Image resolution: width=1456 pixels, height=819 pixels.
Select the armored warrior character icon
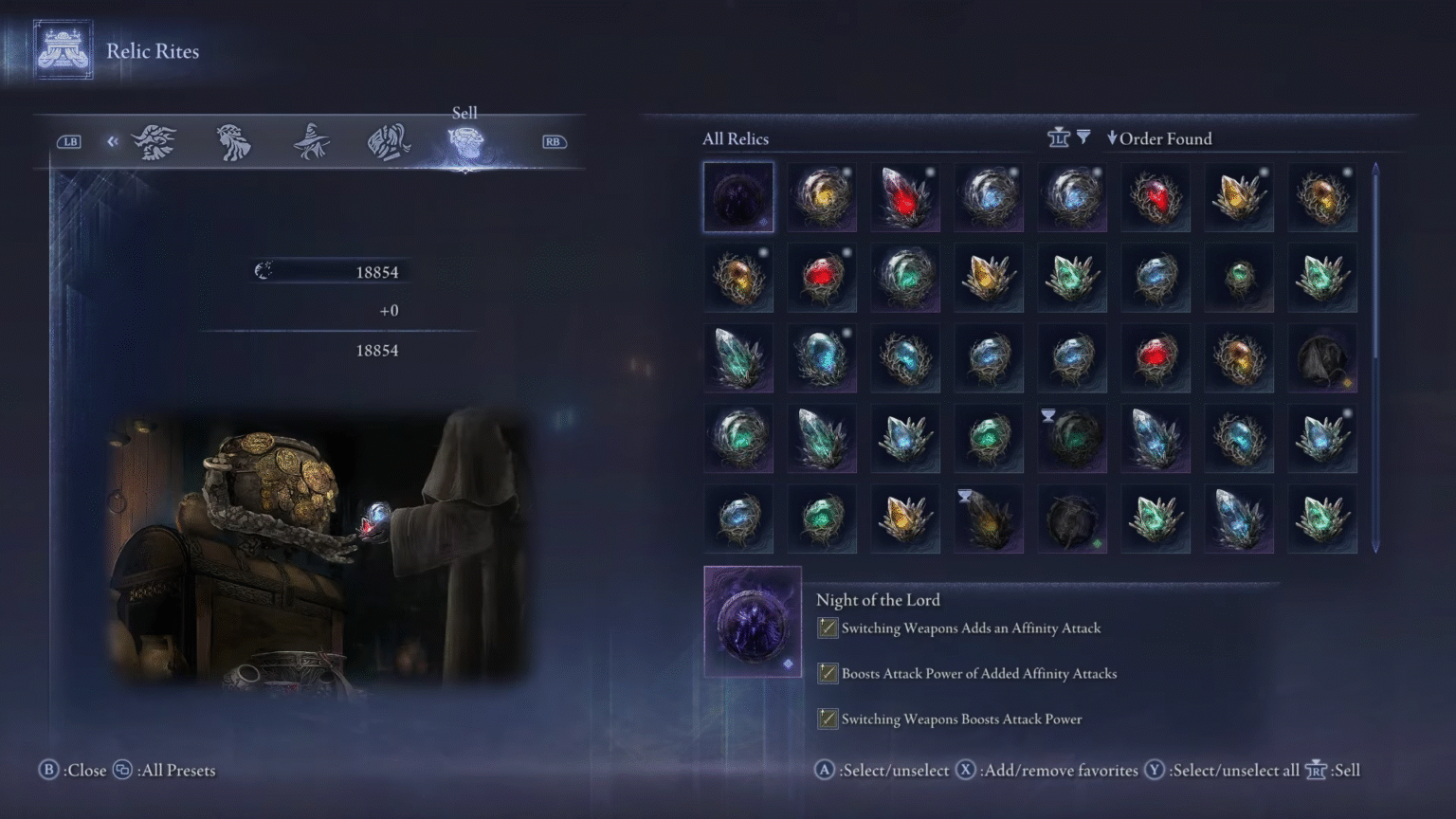389,140
